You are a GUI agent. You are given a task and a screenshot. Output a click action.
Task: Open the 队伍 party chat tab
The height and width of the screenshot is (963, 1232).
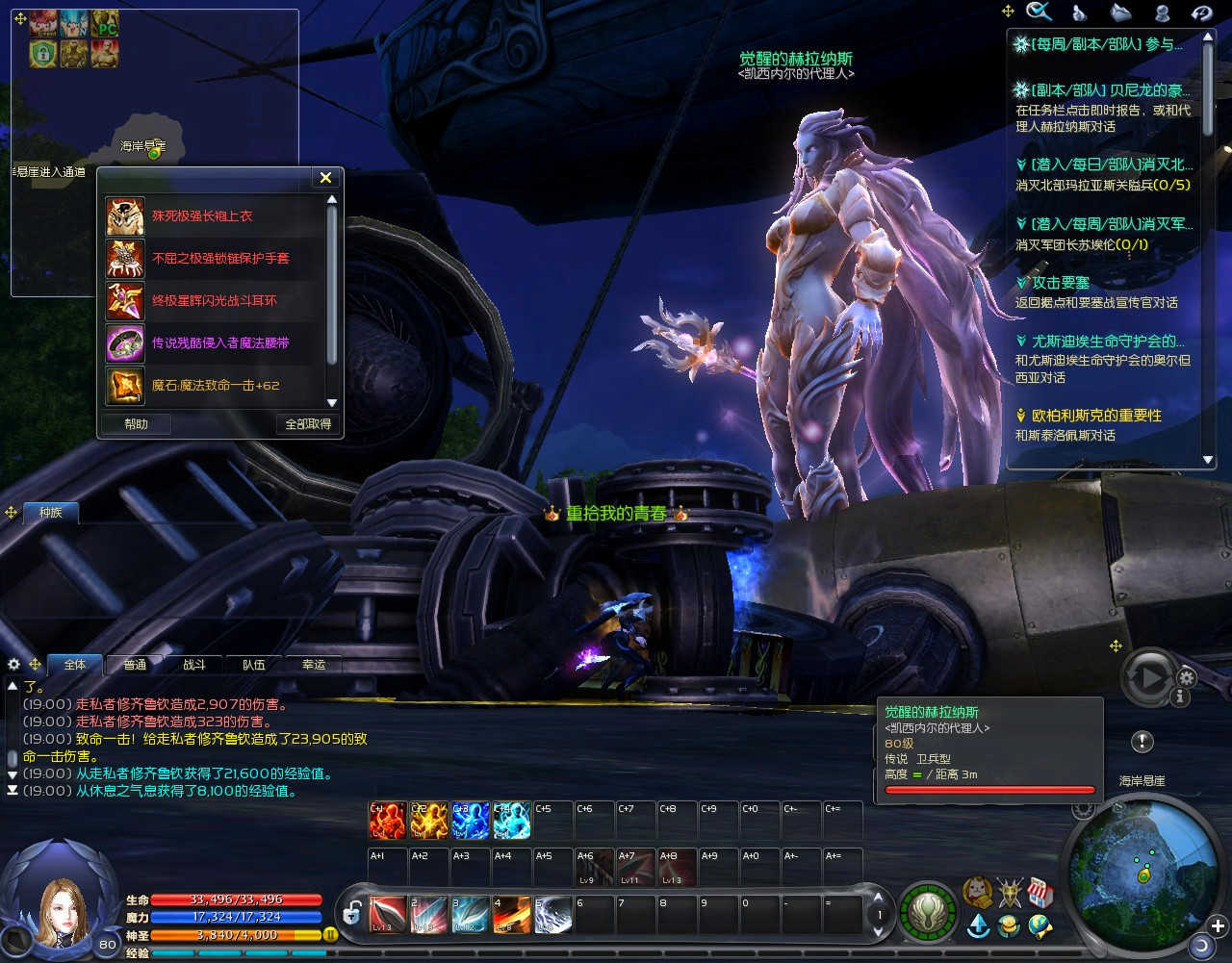[254, 665]
